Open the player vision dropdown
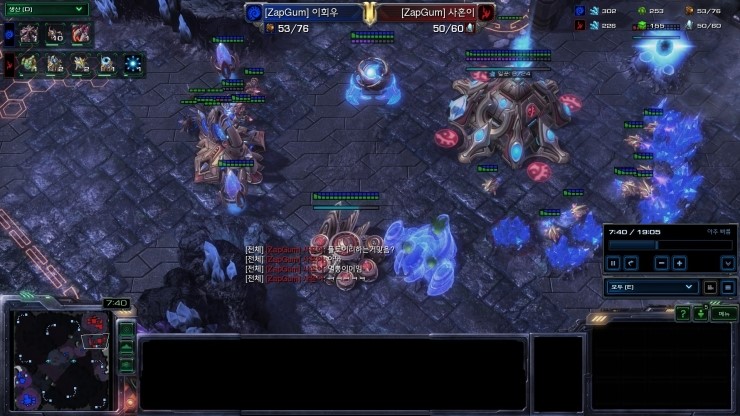This screenshot has width=740, height=416. 652,287
